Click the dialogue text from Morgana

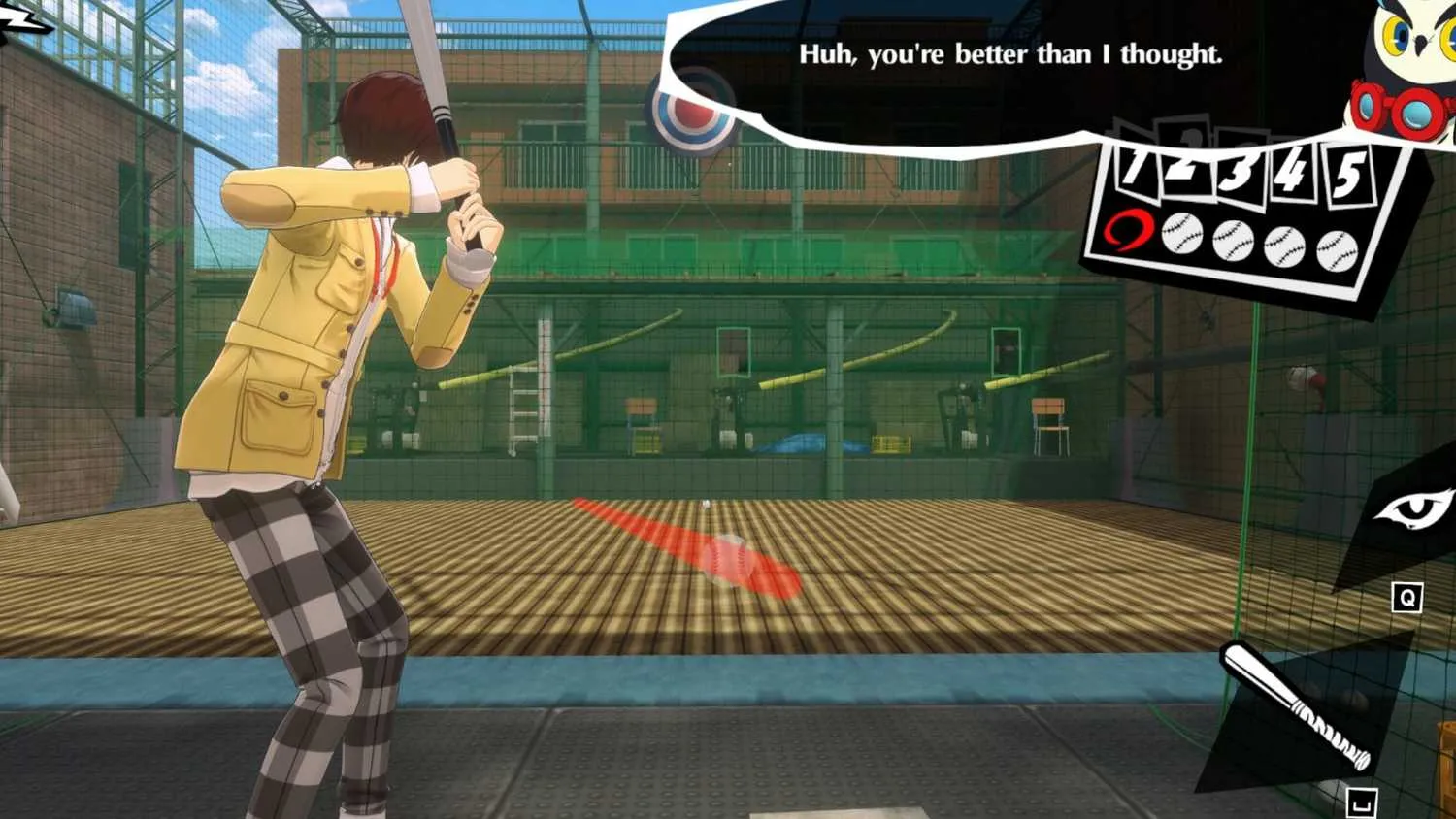(1009, 55)
